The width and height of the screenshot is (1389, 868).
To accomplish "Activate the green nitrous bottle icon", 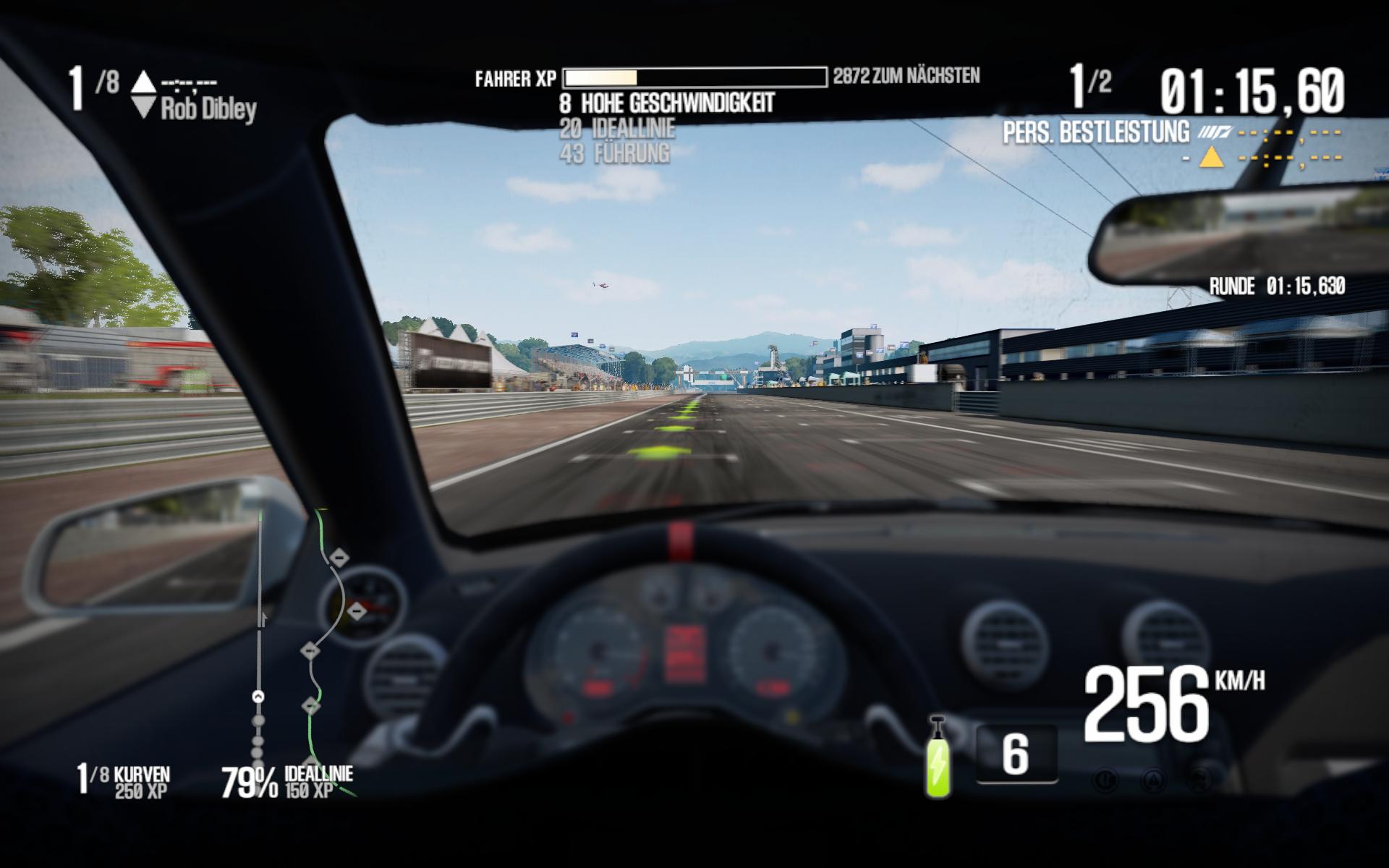I will coord(939,758).
